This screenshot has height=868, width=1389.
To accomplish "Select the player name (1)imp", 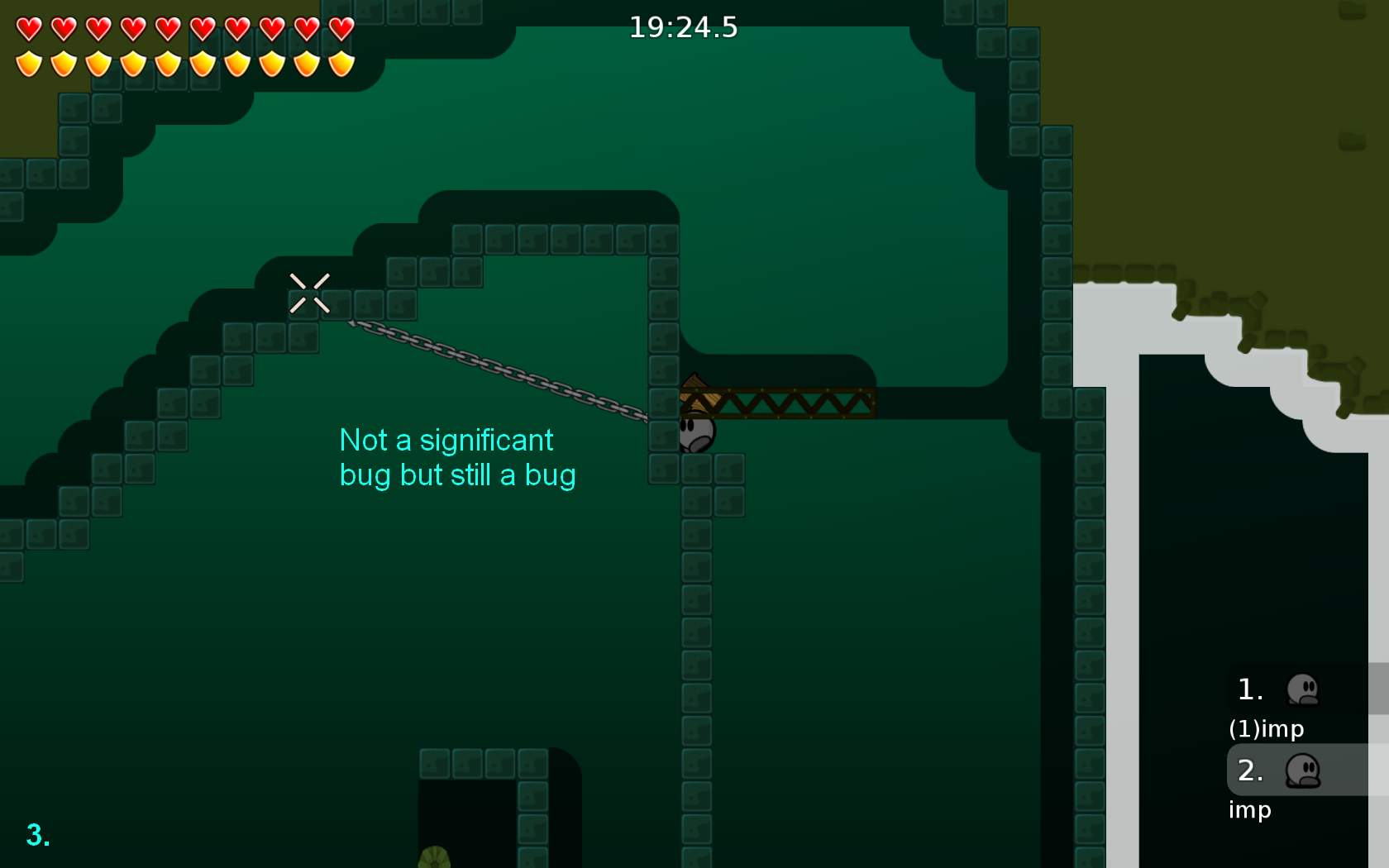I will (x=1267, y=729).
